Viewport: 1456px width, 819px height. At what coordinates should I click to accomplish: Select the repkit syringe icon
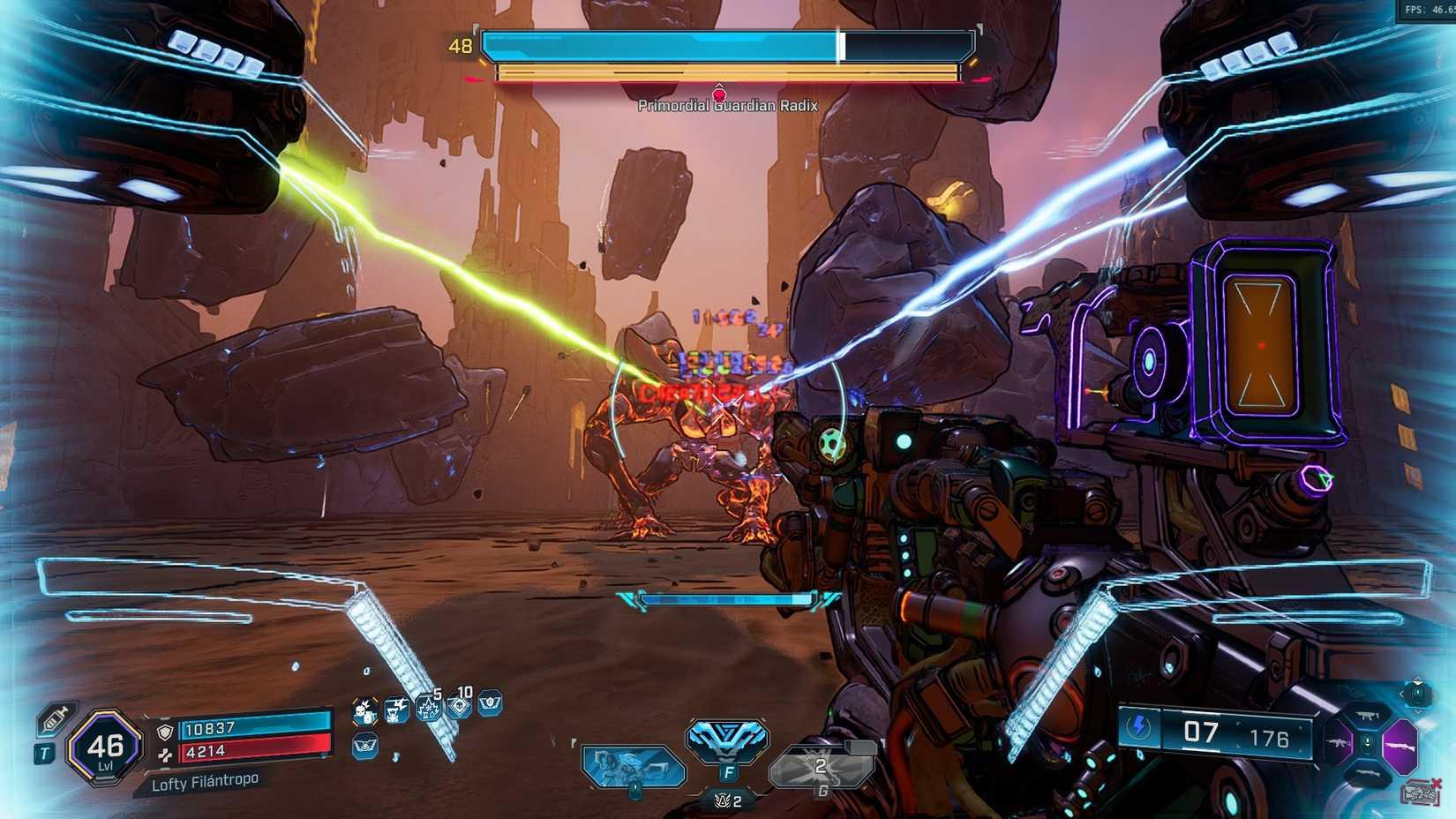tap(56, 719)
